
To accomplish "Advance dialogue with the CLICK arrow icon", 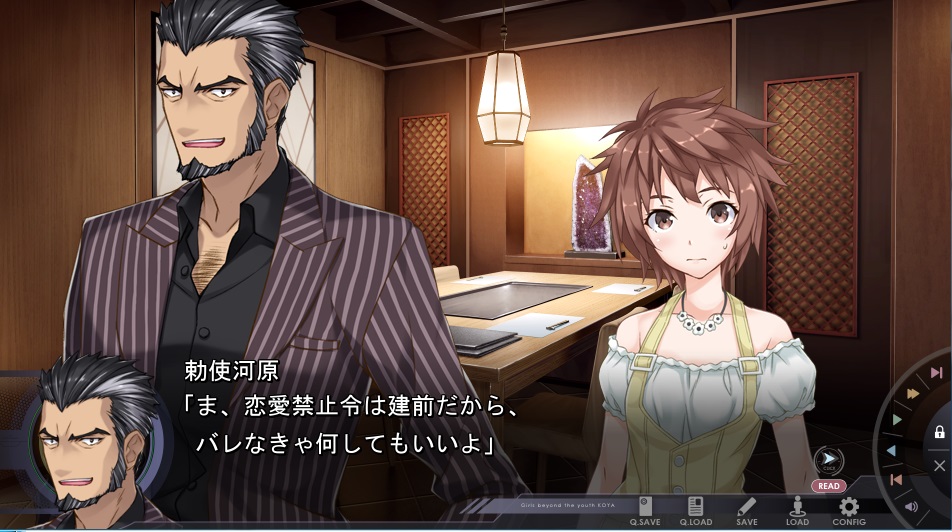I will pos(828,463).
